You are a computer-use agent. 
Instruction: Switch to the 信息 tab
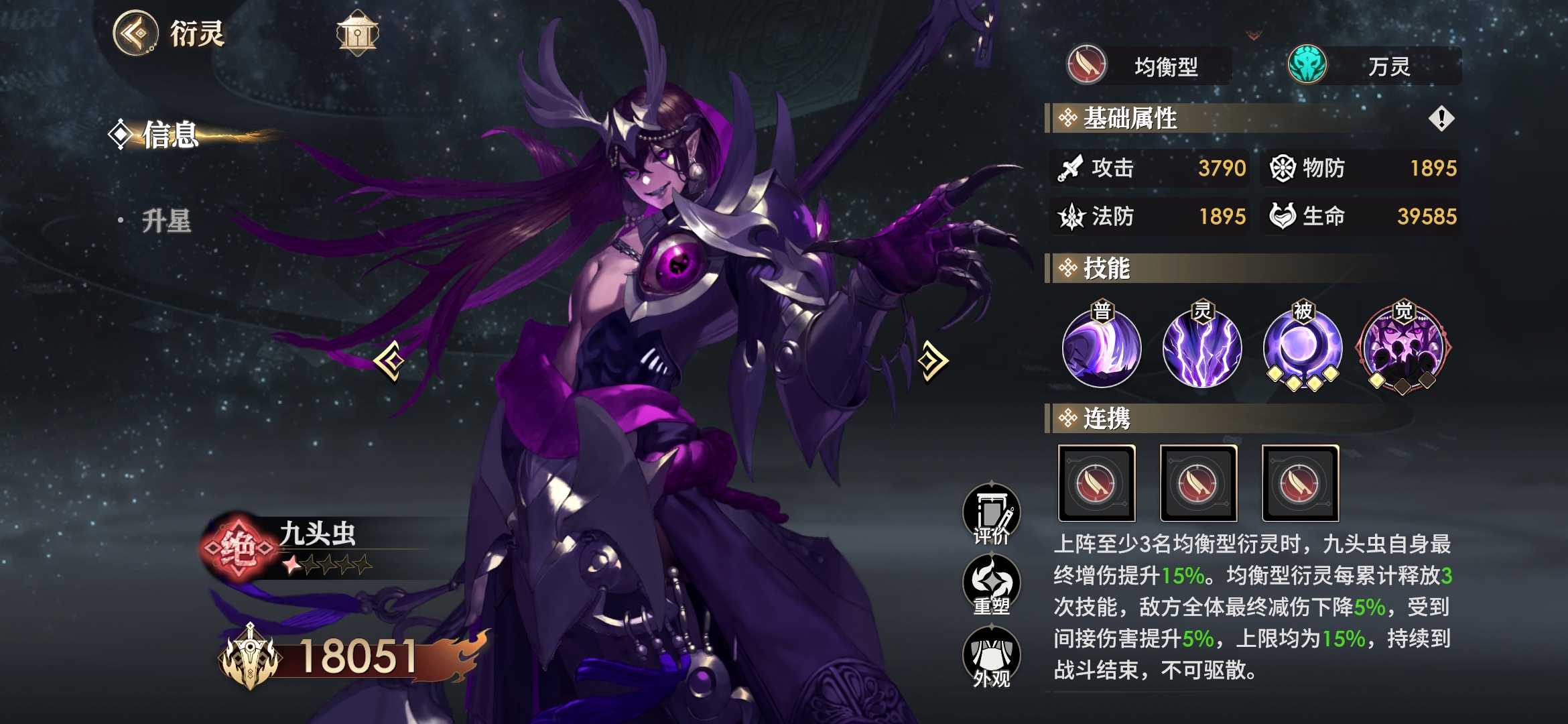click(x=170, y=135)
